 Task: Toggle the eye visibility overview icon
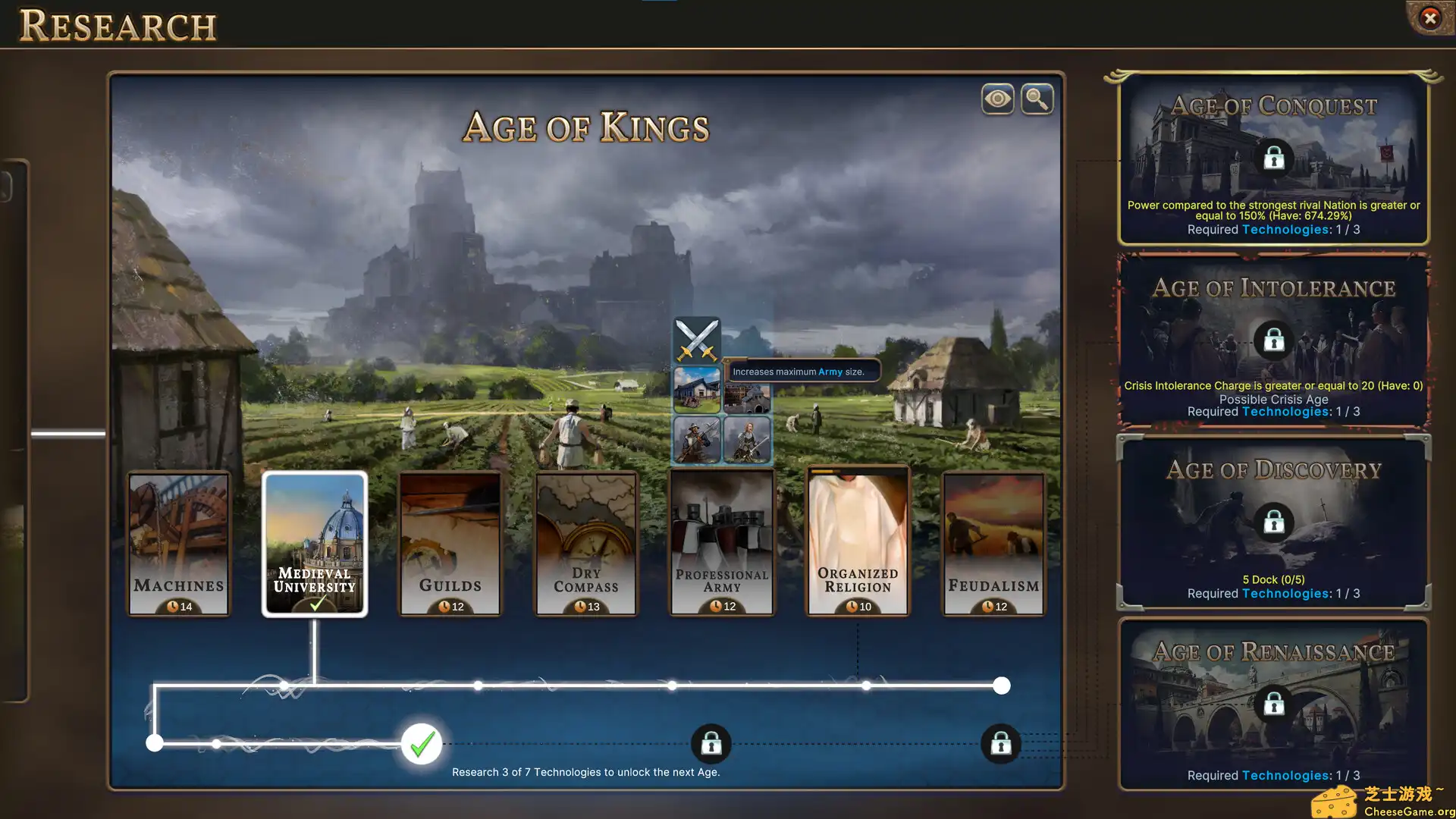pyautogui.click(x=997, y=99)
